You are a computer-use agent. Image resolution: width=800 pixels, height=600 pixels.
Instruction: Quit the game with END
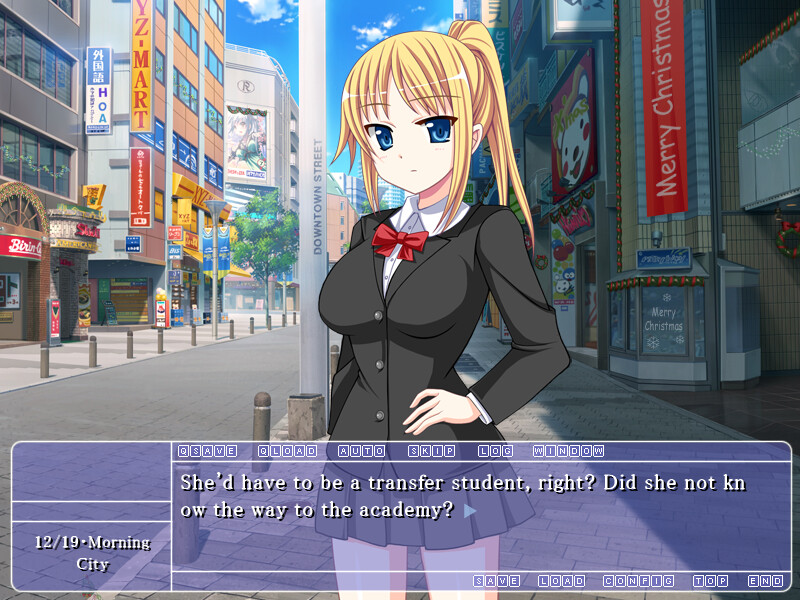click(x=765, y=581)
